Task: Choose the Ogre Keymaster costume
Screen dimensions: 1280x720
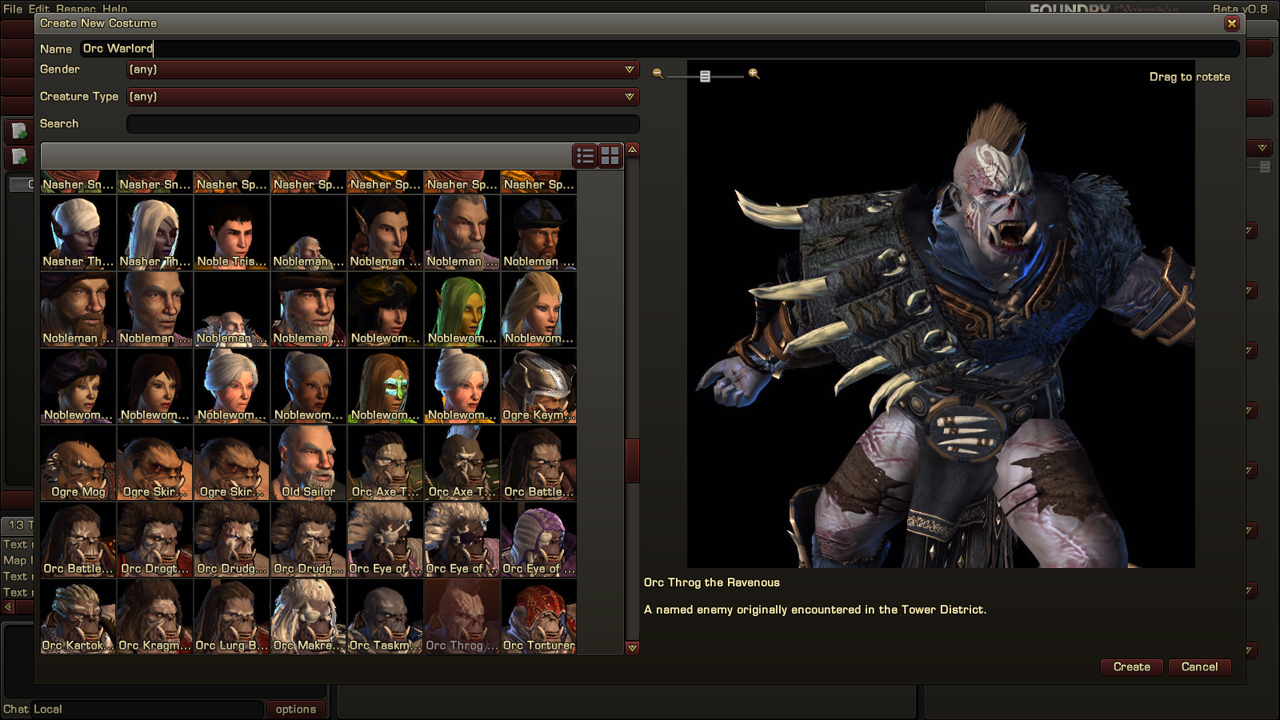Action: (539, 386)
